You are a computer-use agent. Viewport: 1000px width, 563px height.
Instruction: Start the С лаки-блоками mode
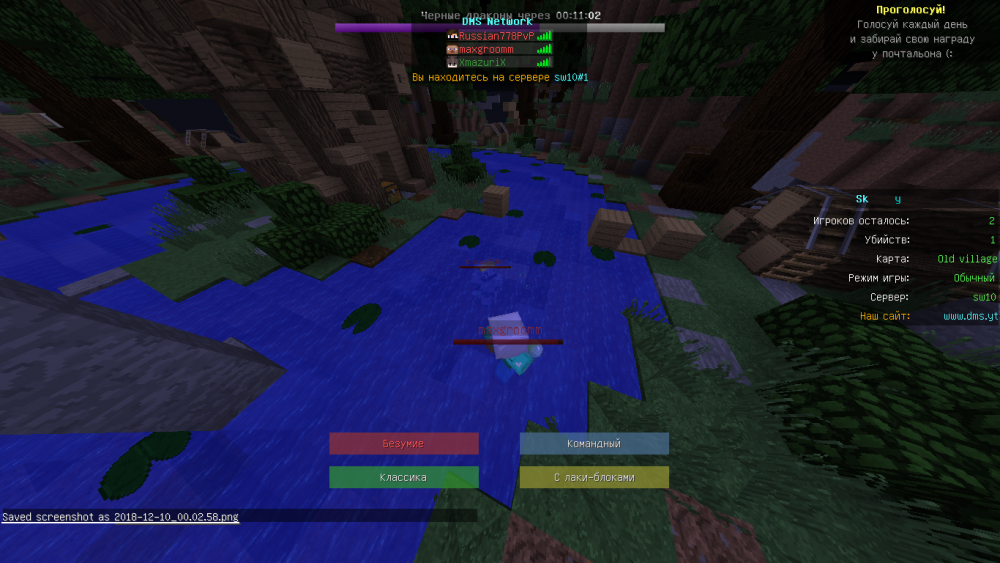[x=594, y=477]
